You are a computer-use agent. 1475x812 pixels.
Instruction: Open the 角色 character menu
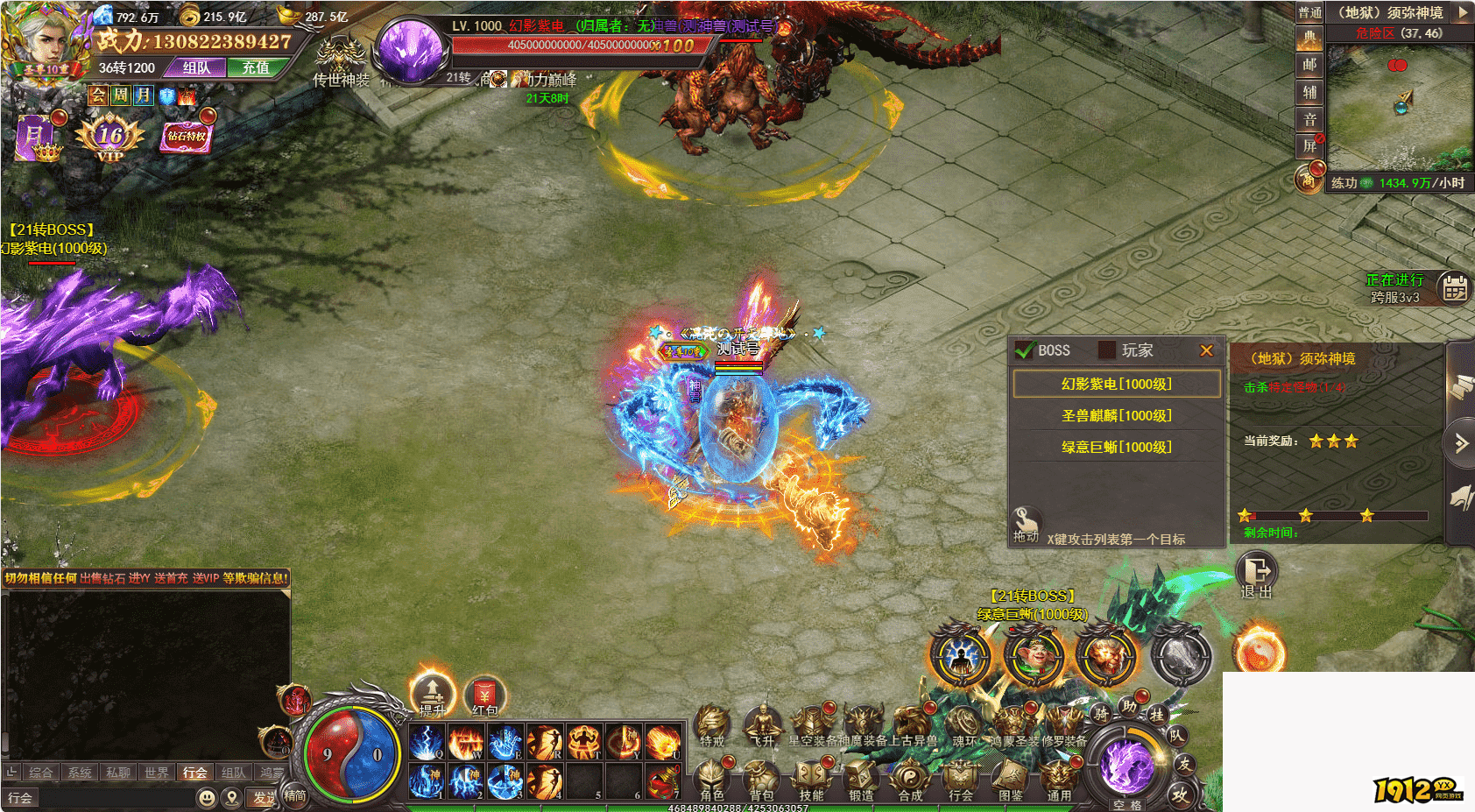click(x=712, y=779)
